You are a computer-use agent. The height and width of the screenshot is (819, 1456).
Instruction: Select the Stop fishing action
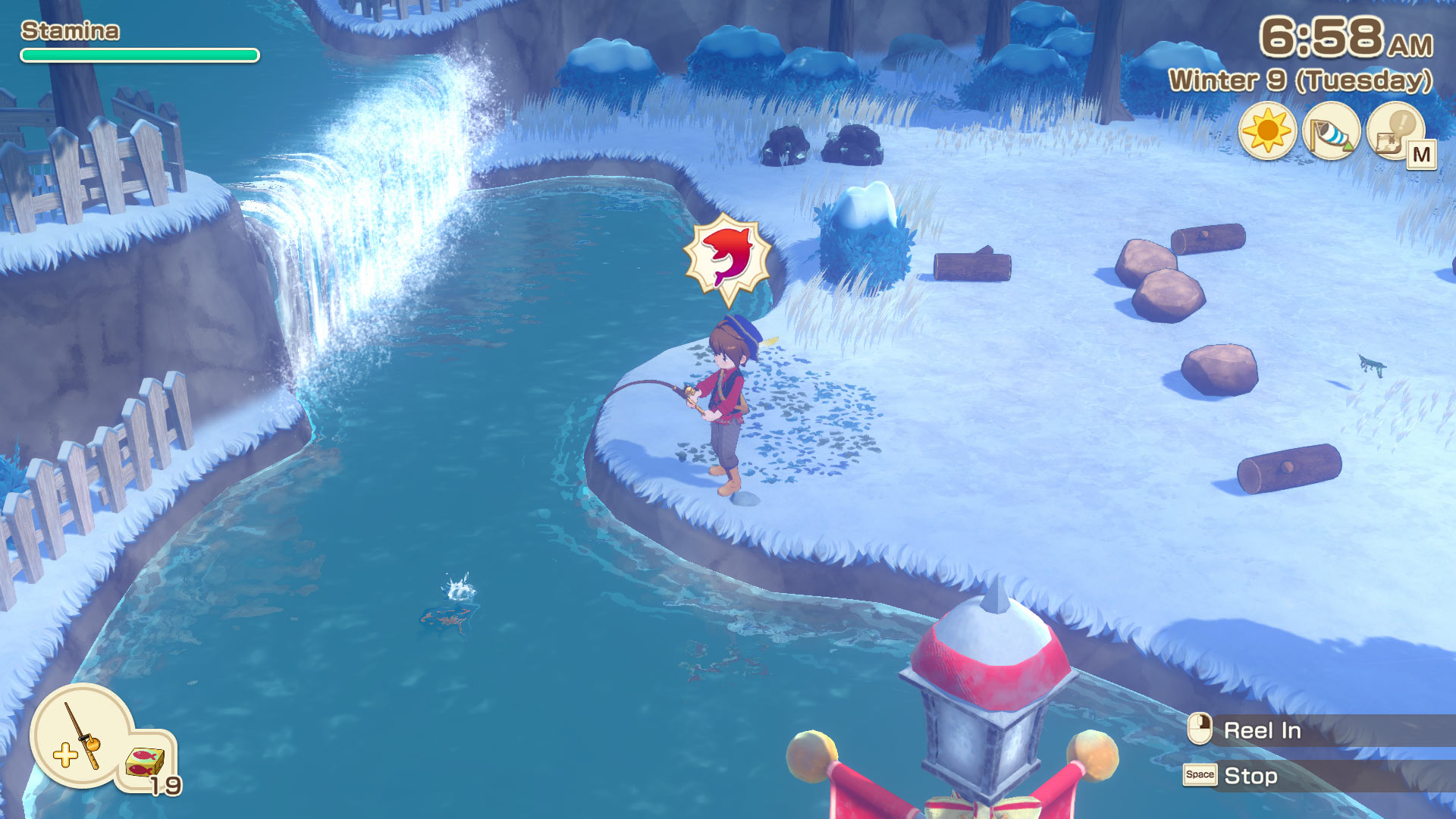click(x=1250, y=776)
